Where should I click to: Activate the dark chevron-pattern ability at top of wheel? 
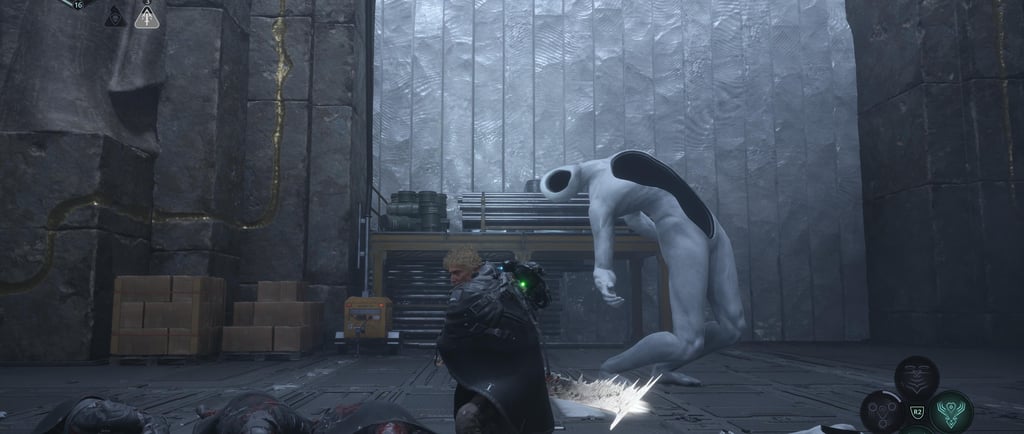tap(916, 377)
